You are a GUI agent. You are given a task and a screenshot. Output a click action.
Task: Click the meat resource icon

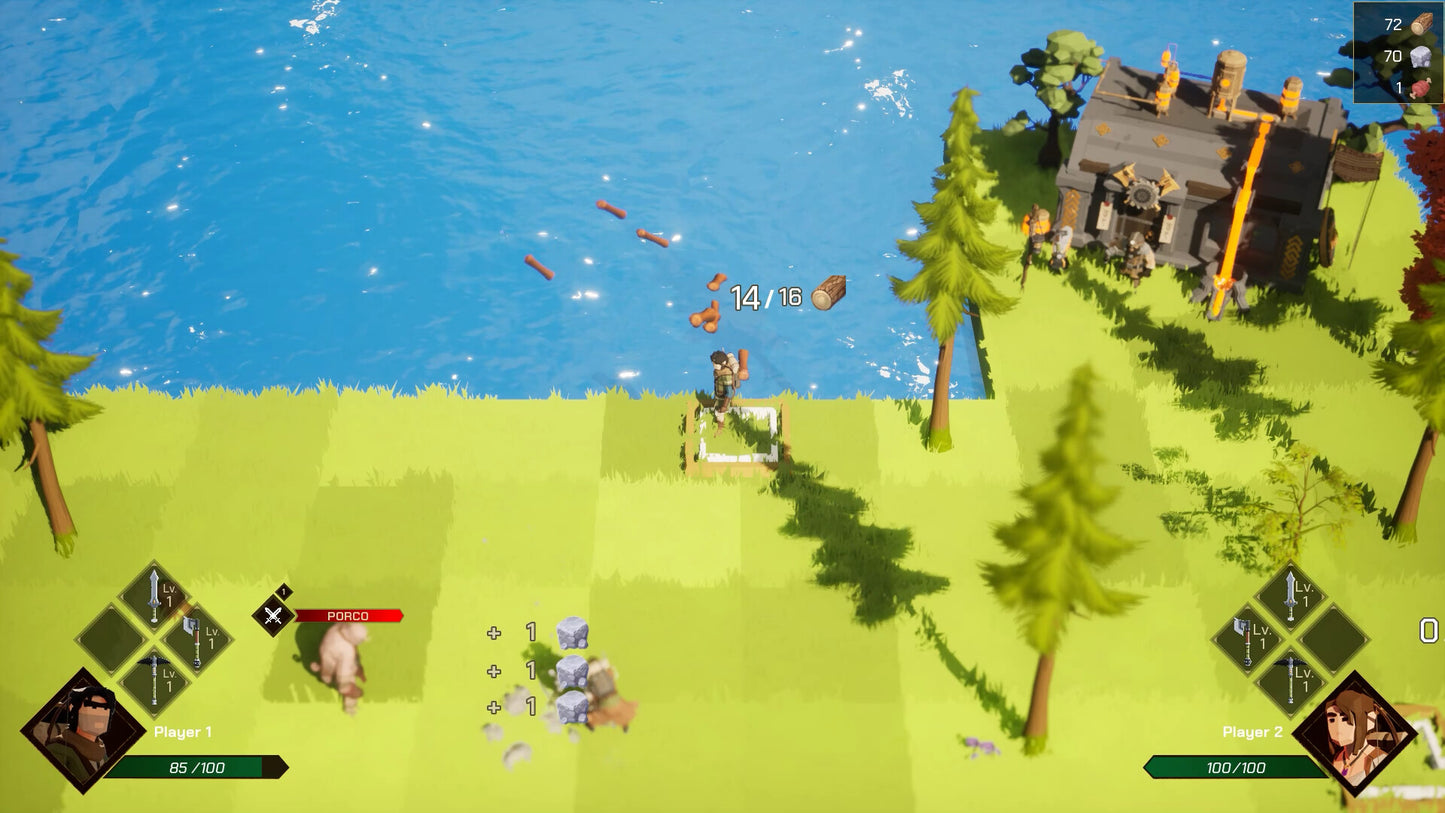(1421, 88)
